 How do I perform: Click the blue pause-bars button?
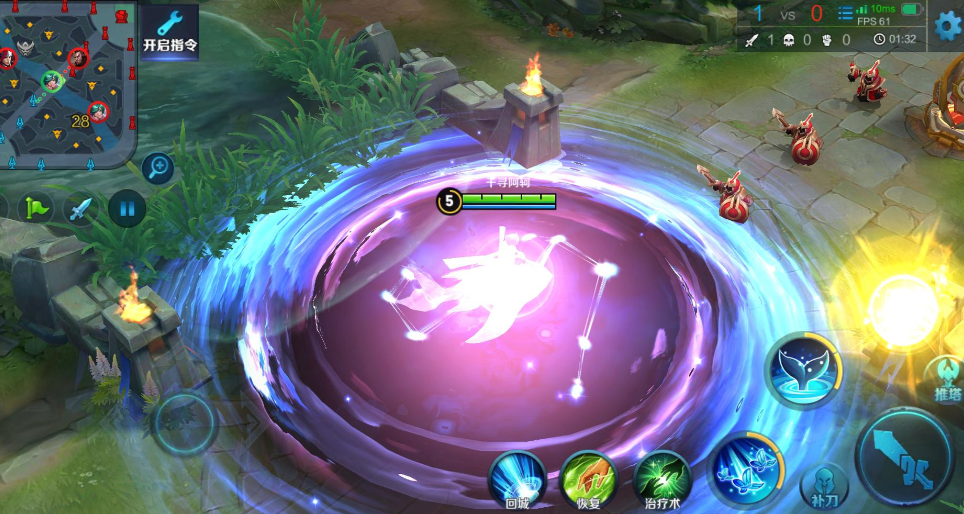(126, 208)
